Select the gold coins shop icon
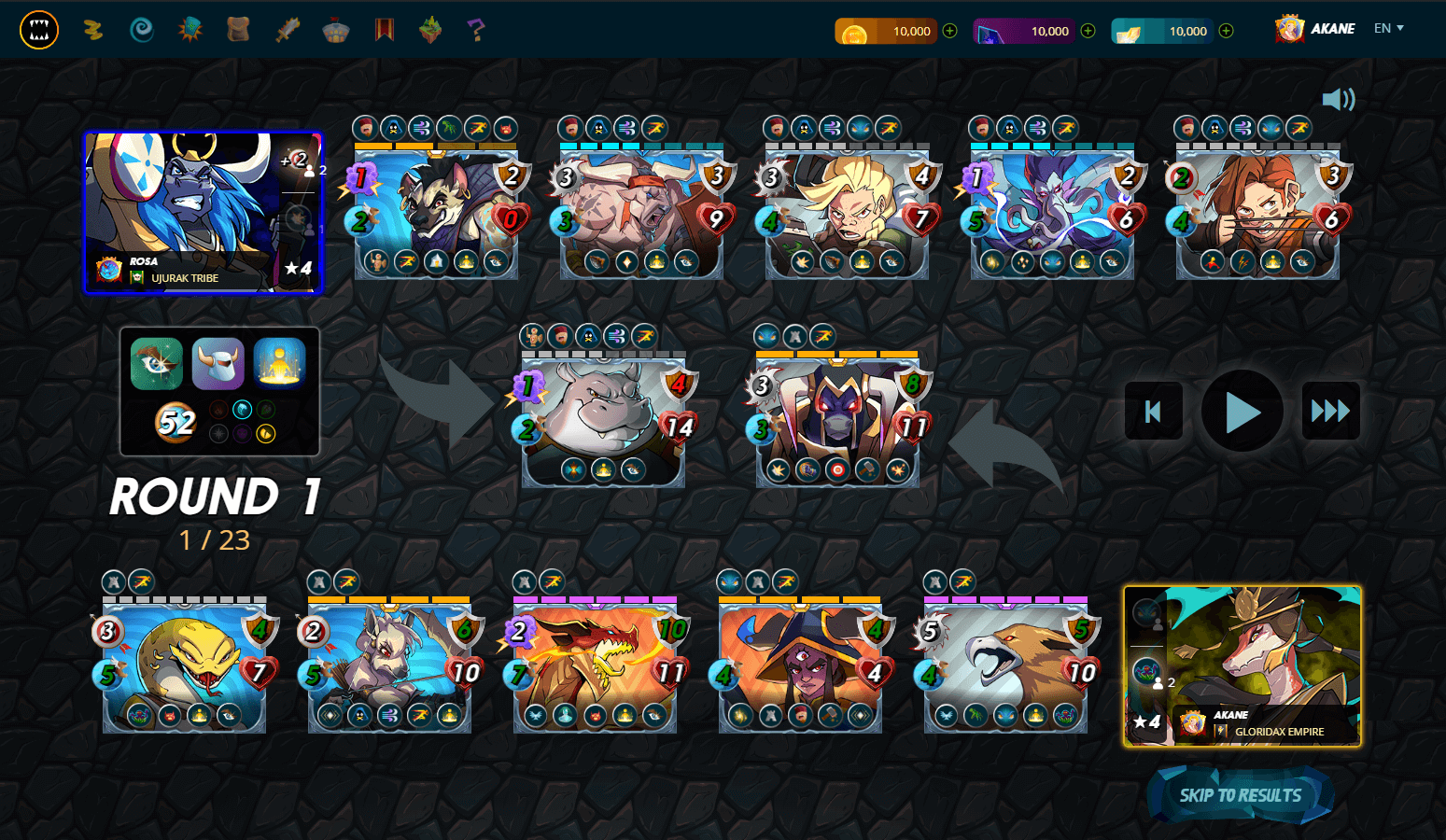1446x840 pixels. point(94,29)
